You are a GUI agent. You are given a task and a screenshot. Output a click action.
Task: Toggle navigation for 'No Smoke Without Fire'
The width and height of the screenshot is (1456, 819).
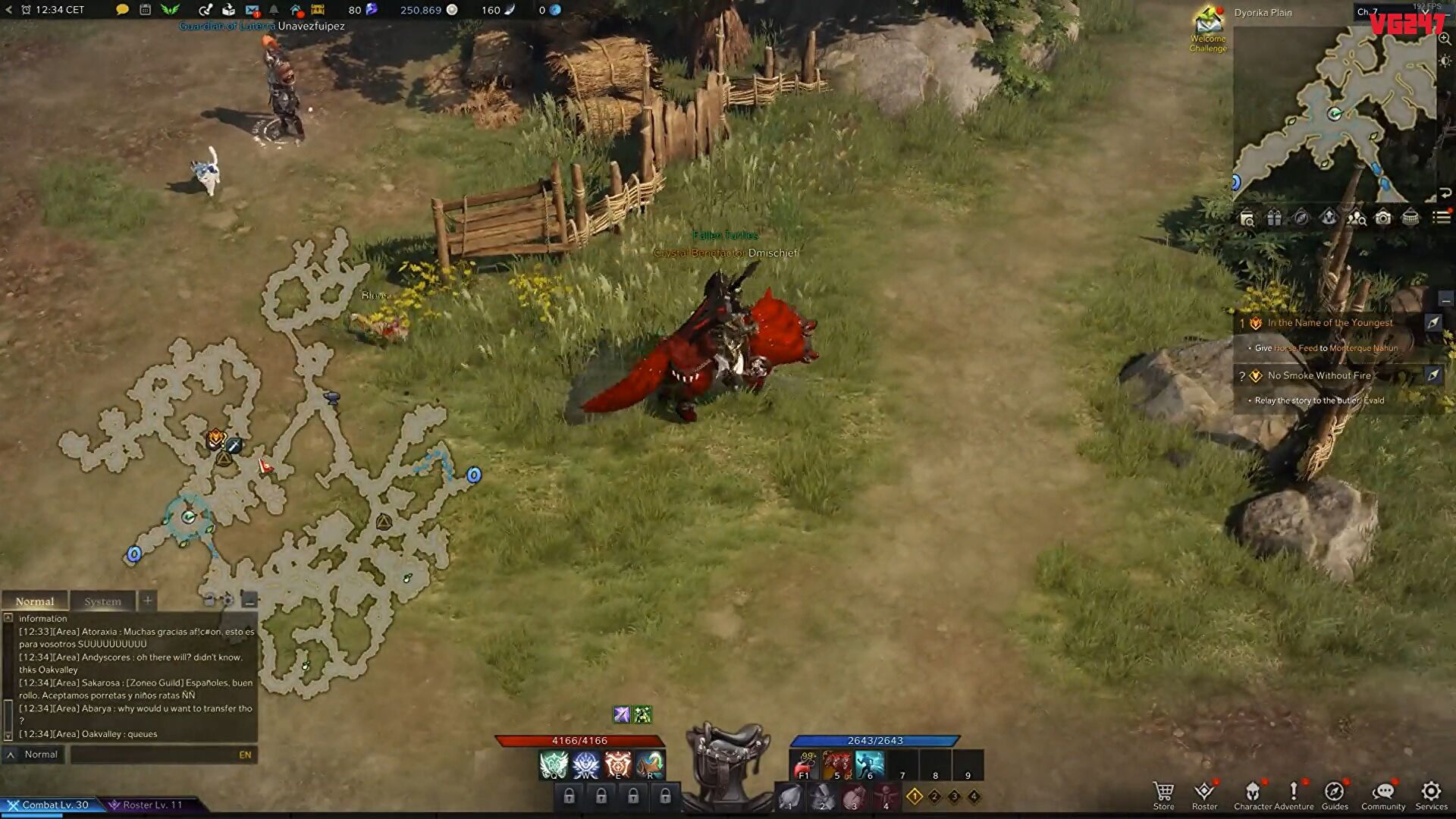tap(1433, 375)
